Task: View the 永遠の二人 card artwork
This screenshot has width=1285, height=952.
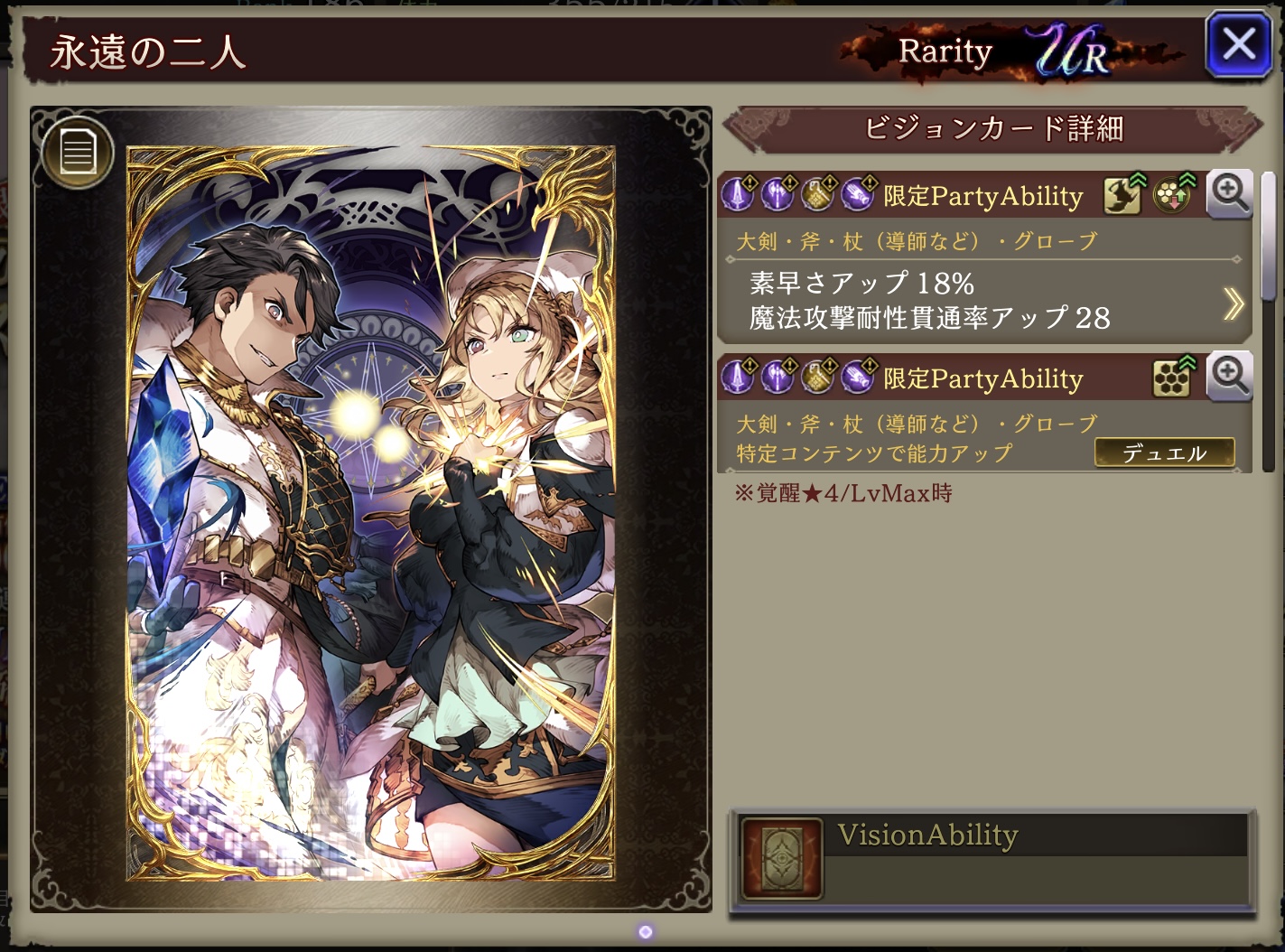Action: (x=370, y=513)
